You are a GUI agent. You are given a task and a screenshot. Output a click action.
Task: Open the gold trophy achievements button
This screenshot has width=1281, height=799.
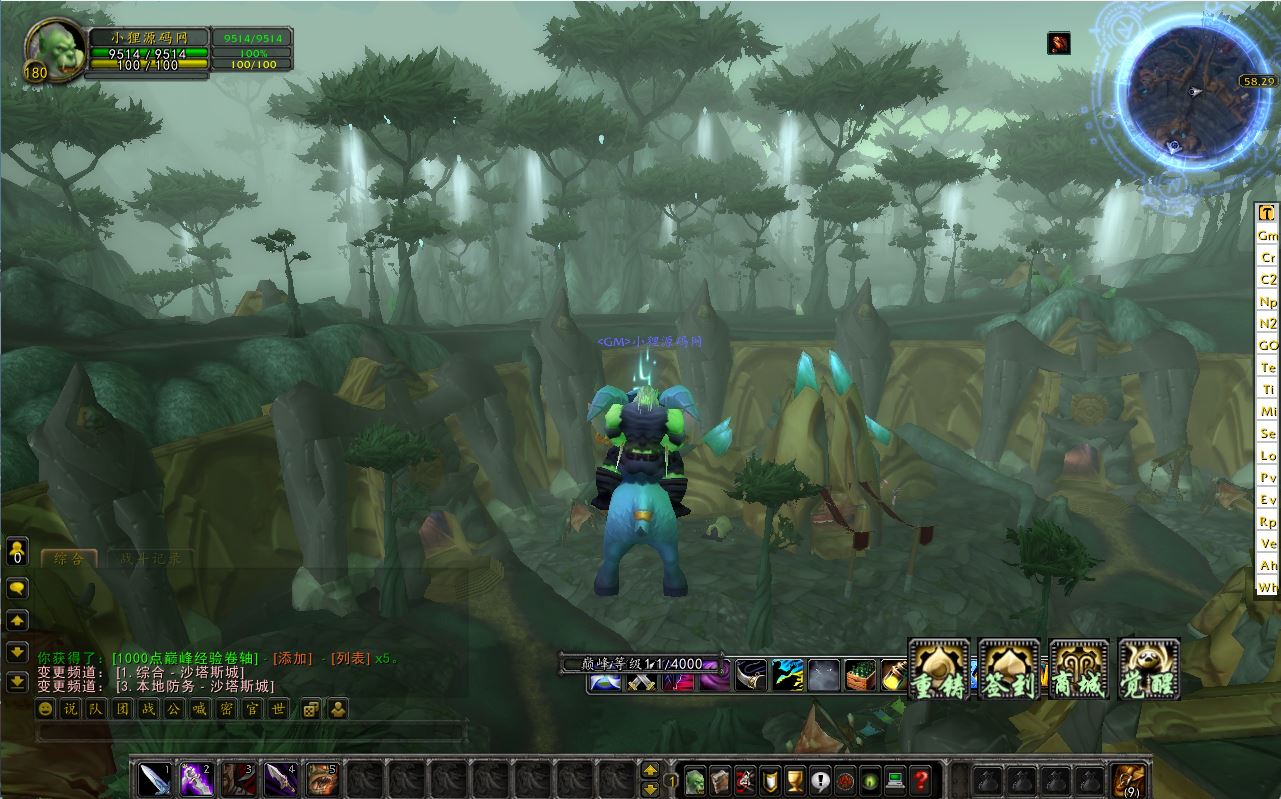point(796,779)
